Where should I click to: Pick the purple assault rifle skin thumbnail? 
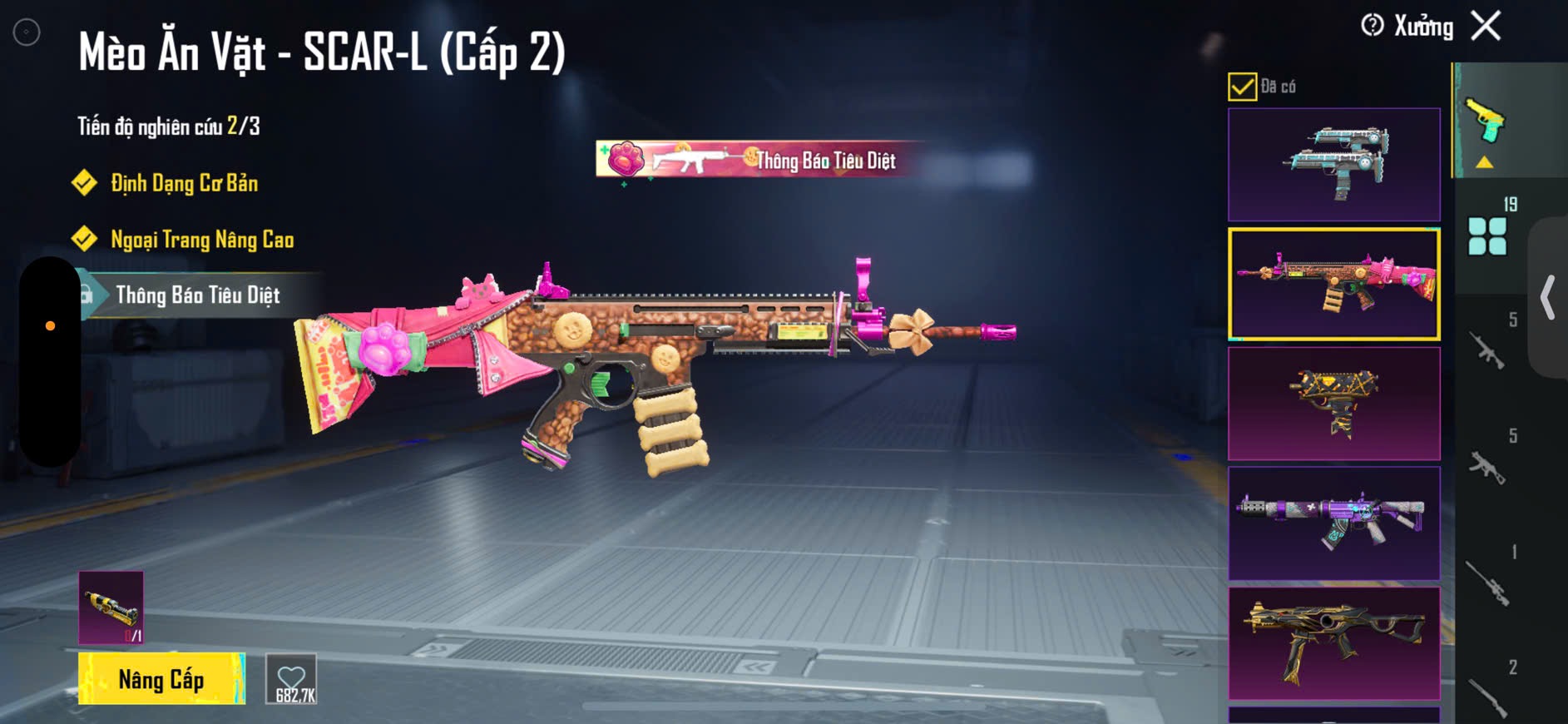coord(1333,523)
